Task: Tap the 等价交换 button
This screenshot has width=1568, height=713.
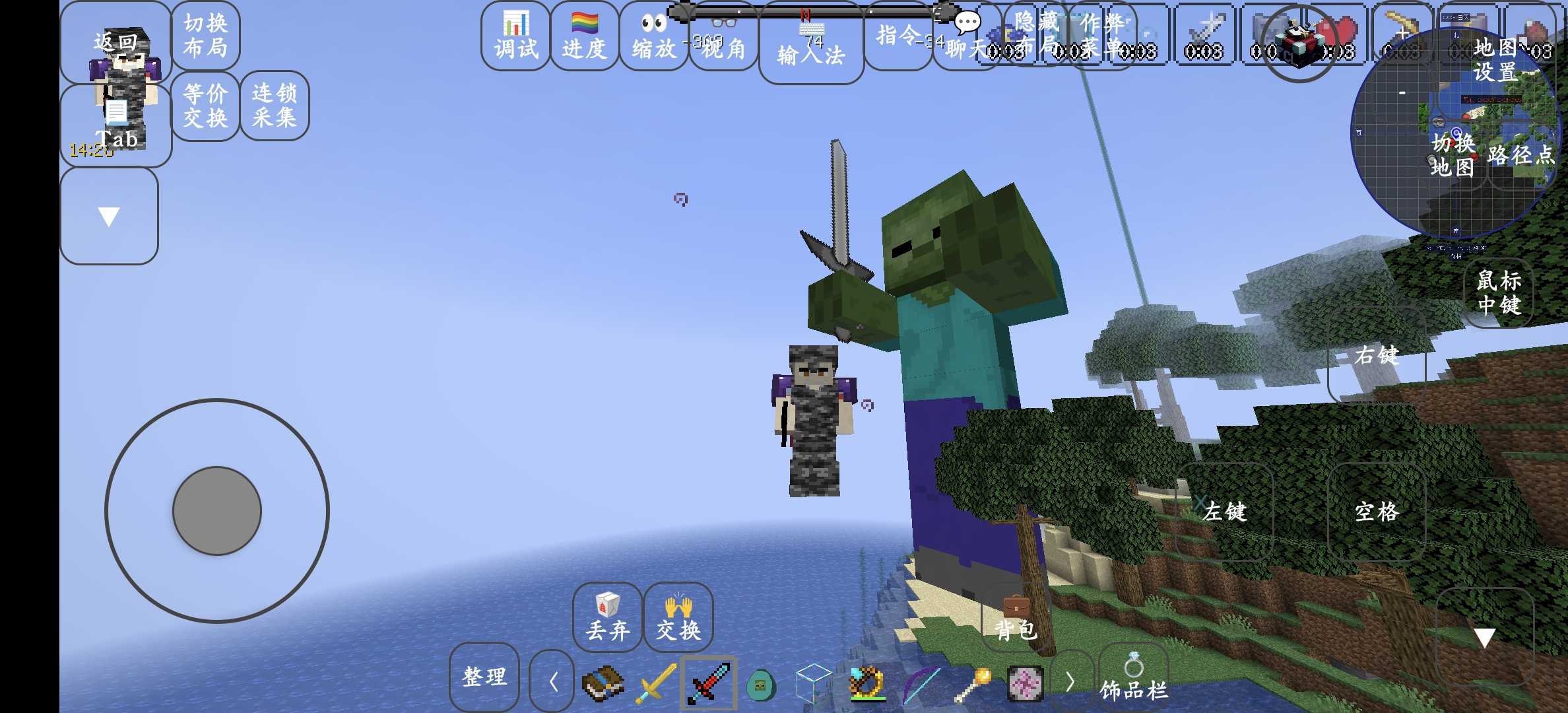Action: tap(205, 106)
